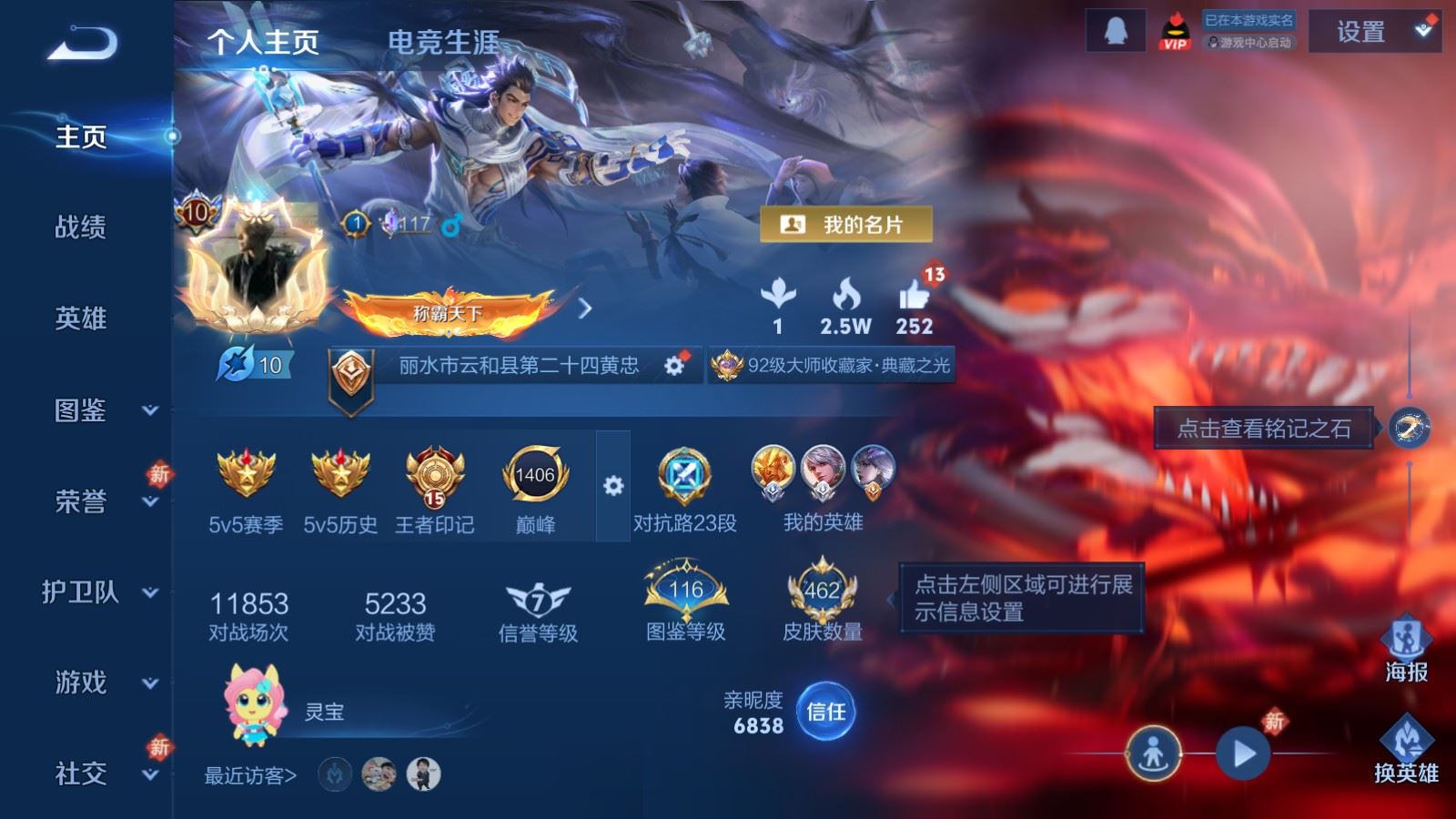Open the gear beside the 黄忠 title bar
The width and height of the screenshot is (1456, 819).
tap(674, 363)
